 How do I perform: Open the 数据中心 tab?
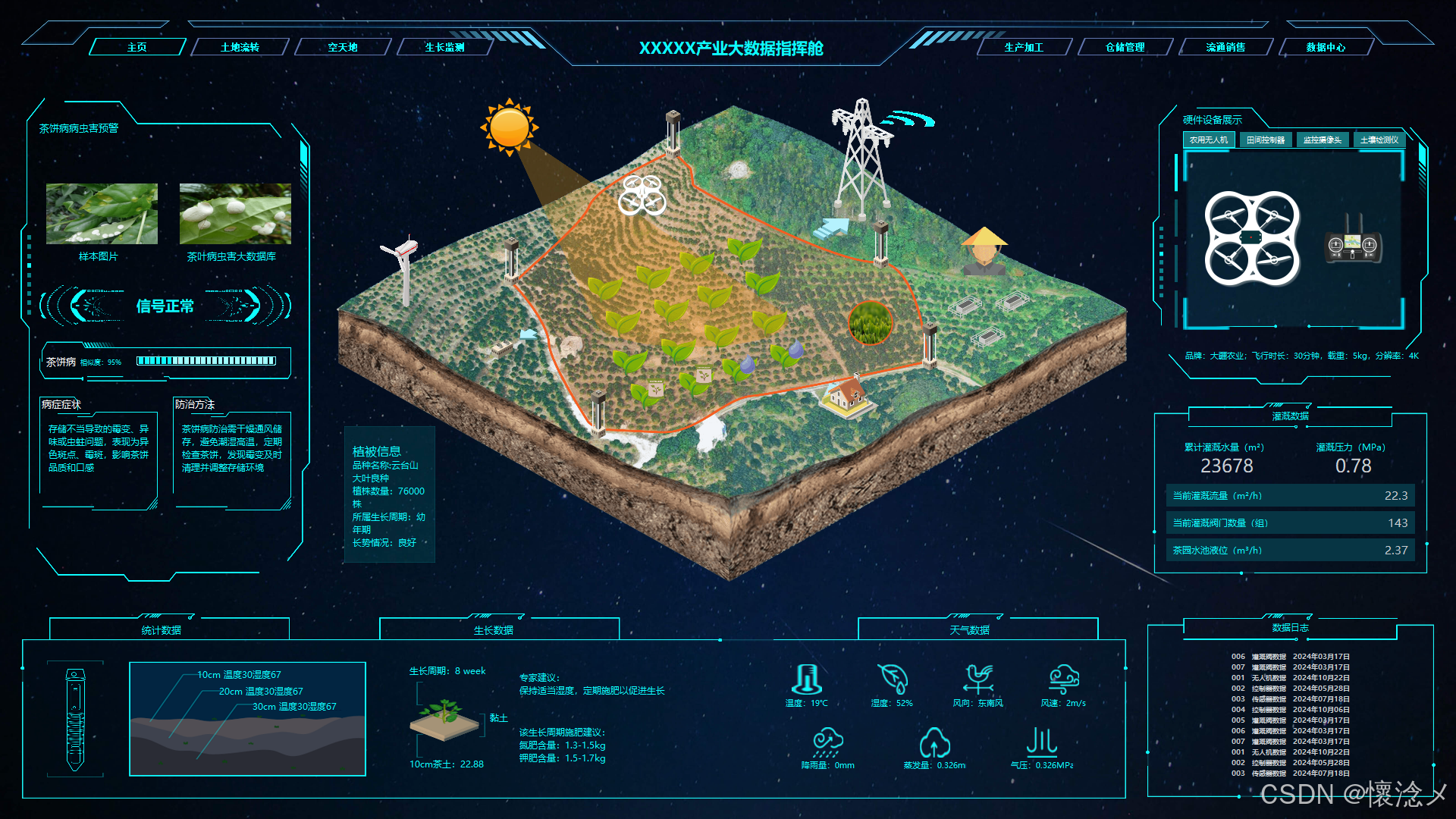tap(1326, 47)
